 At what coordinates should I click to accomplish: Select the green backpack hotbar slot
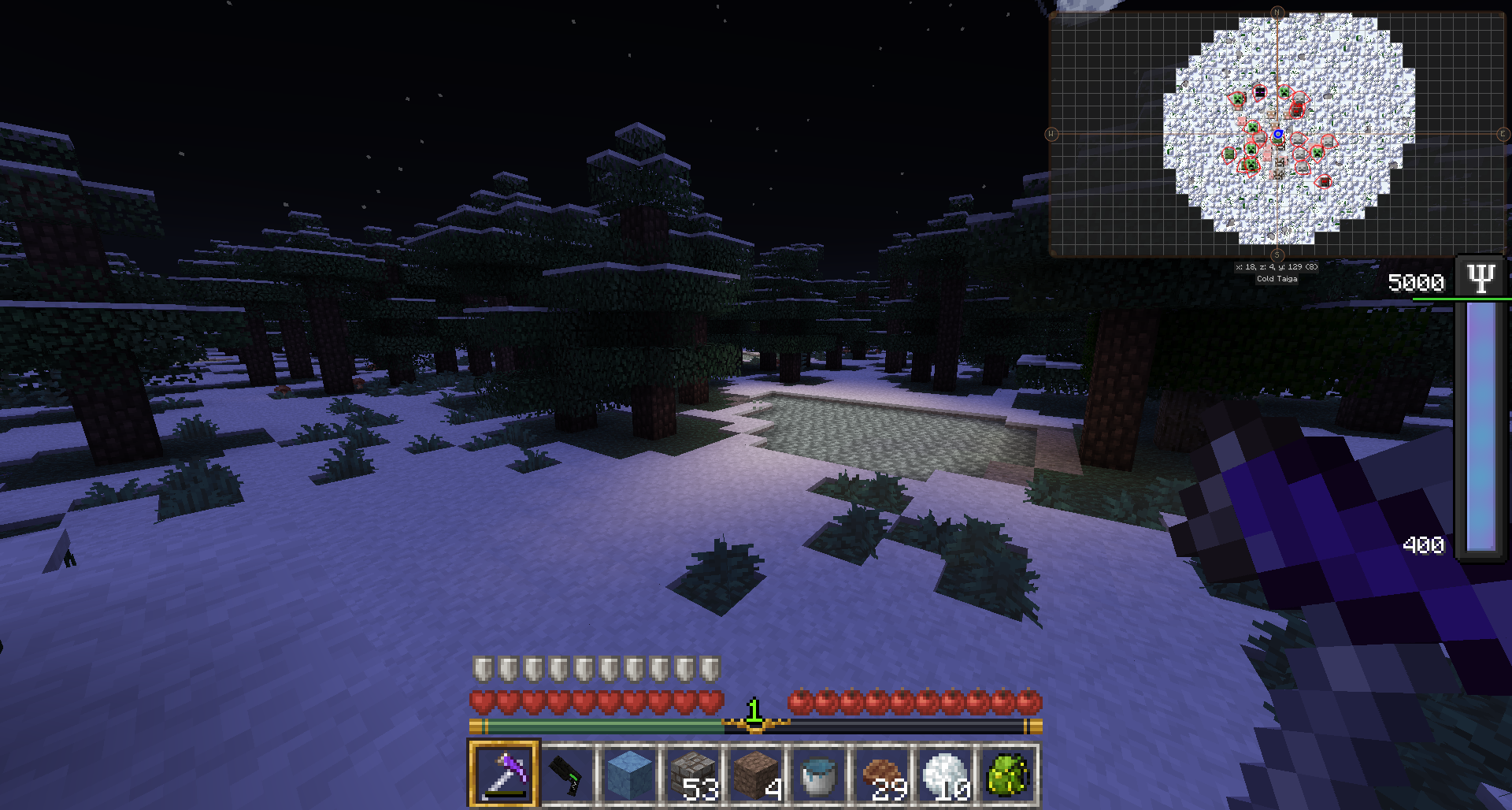coord(1008,774)
